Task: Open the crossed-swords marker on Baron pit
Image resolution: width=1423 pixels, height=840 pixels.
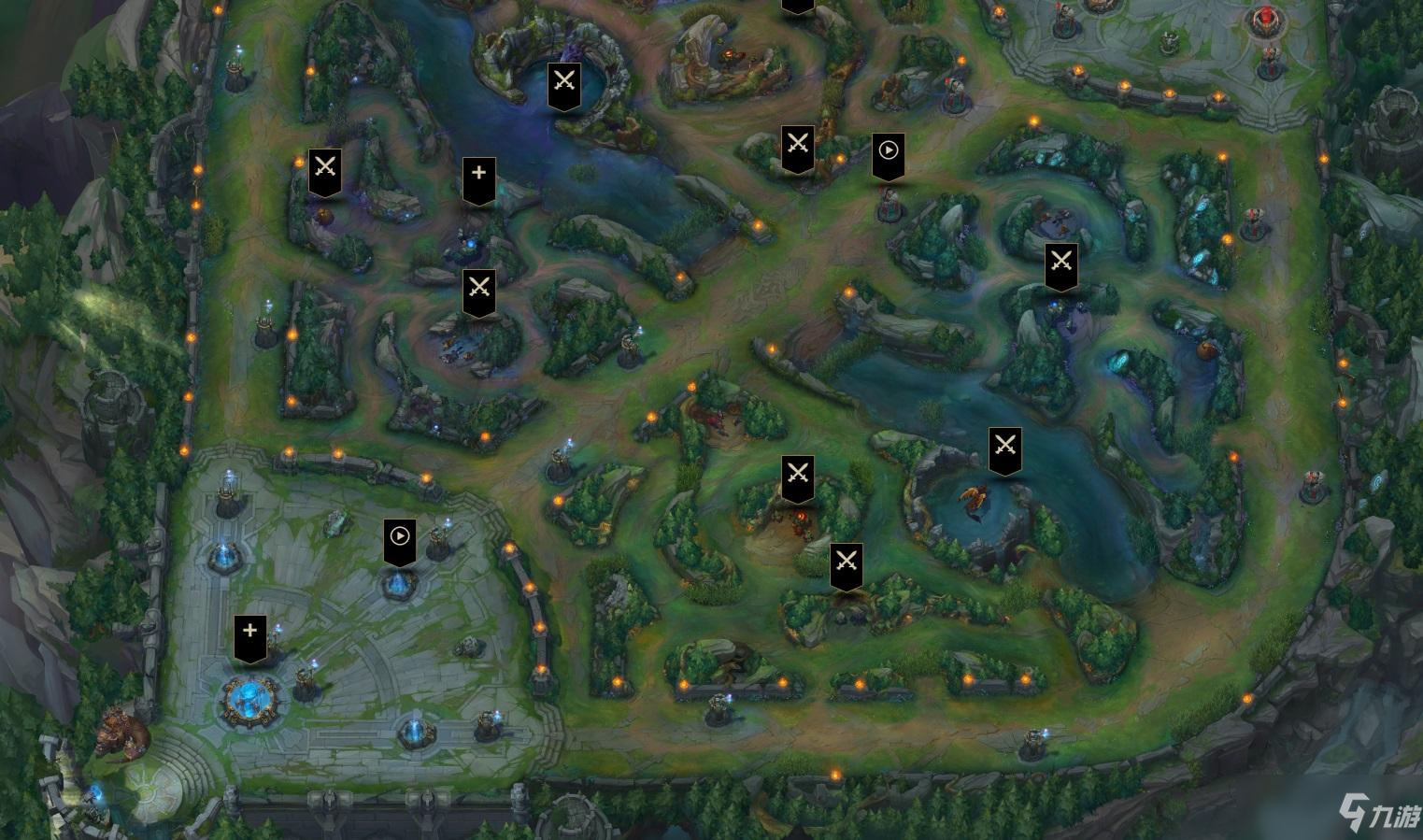Action: pyautogui.click(x=563, y=83)
